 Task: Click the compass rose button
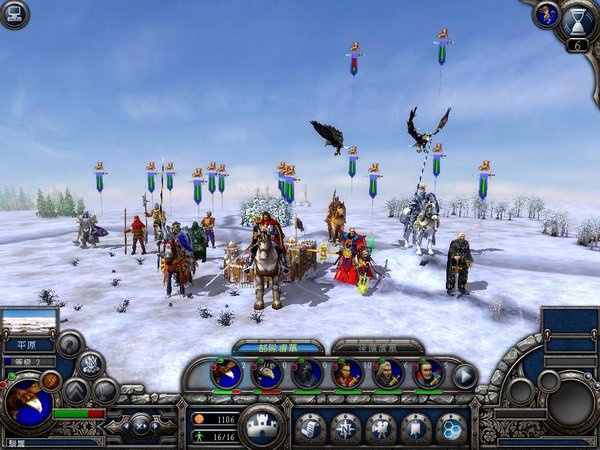[345, 428]
